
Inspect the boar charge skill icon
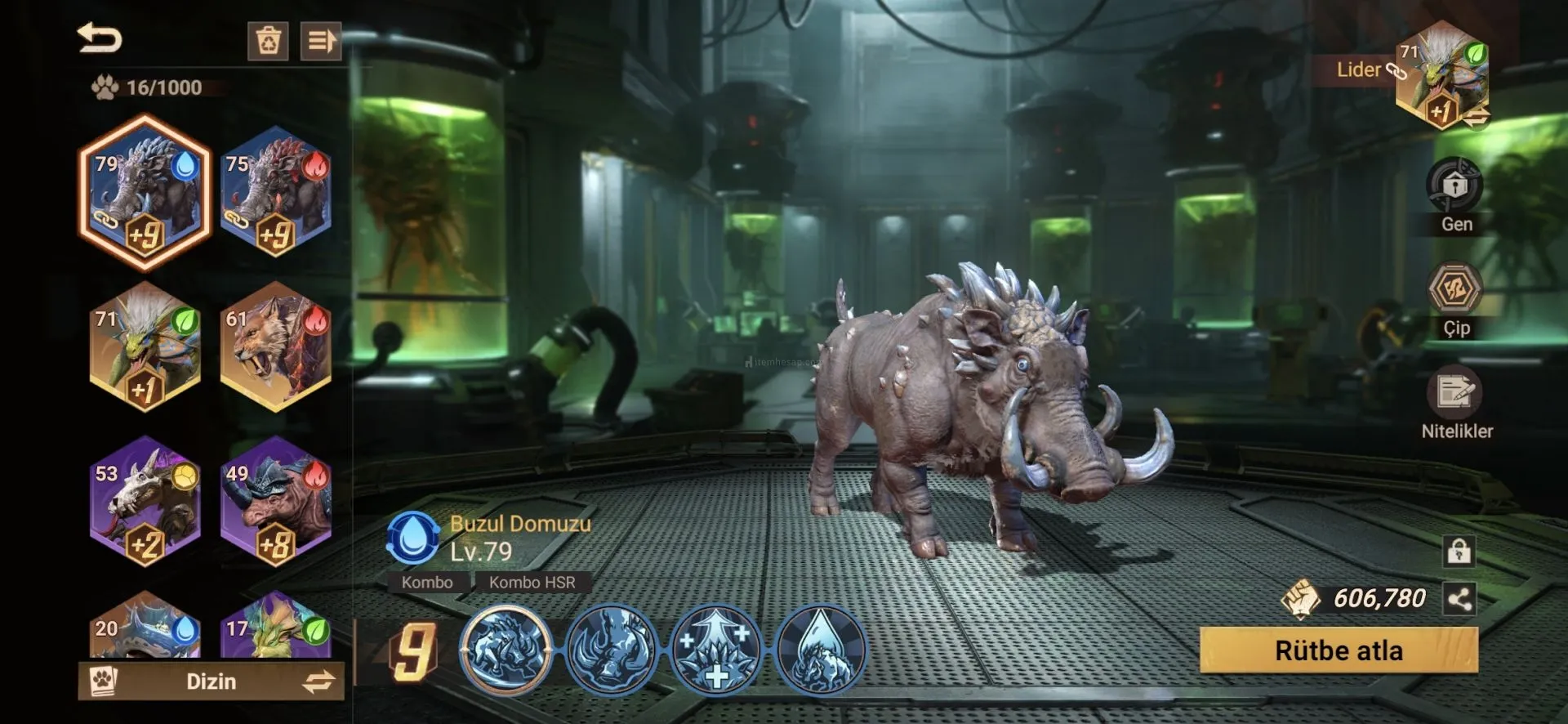click(x=506, y=650)
